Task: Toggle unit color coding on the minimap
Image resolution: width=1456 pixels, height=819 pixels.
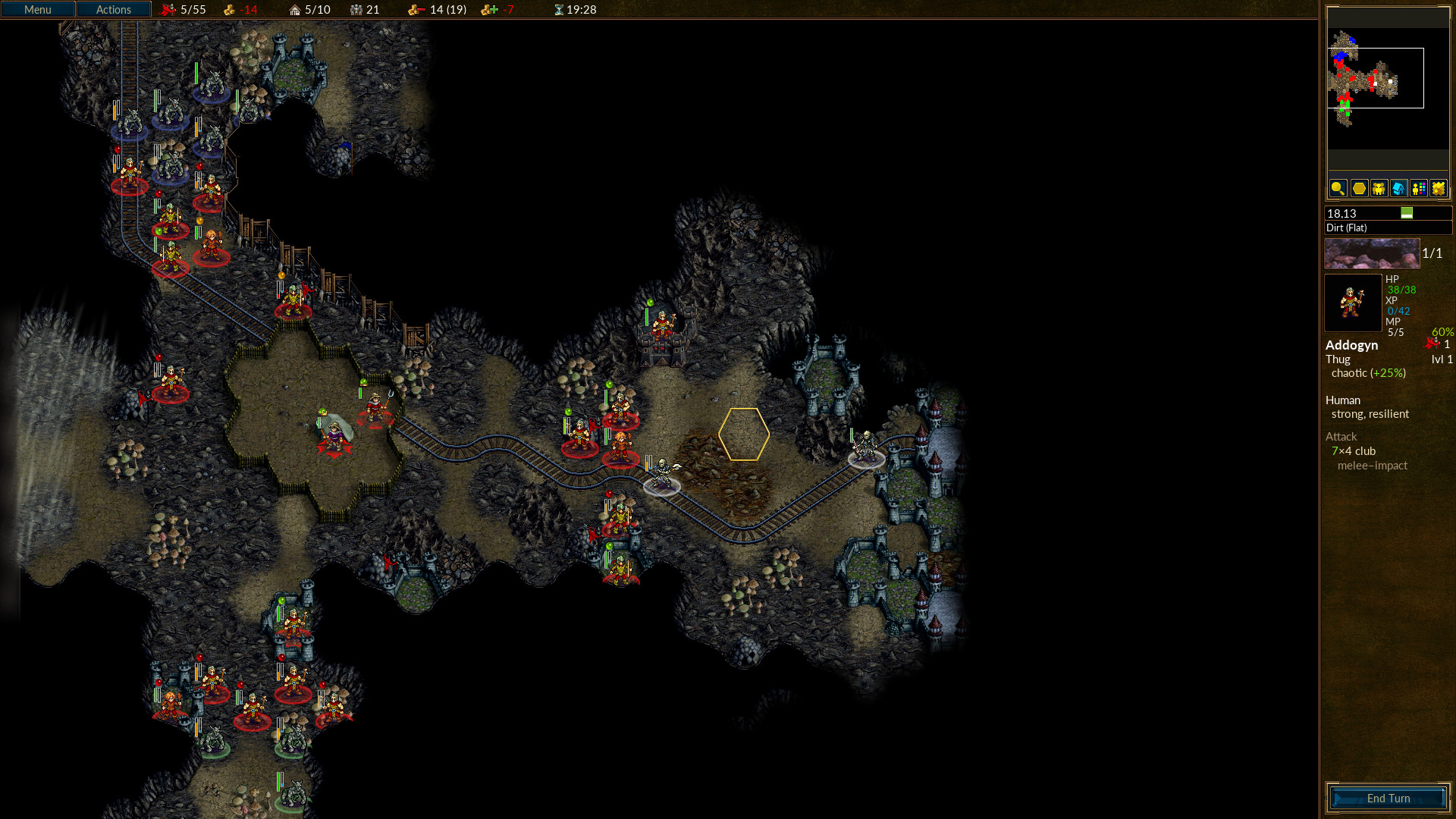Action: coord(1417,189)
